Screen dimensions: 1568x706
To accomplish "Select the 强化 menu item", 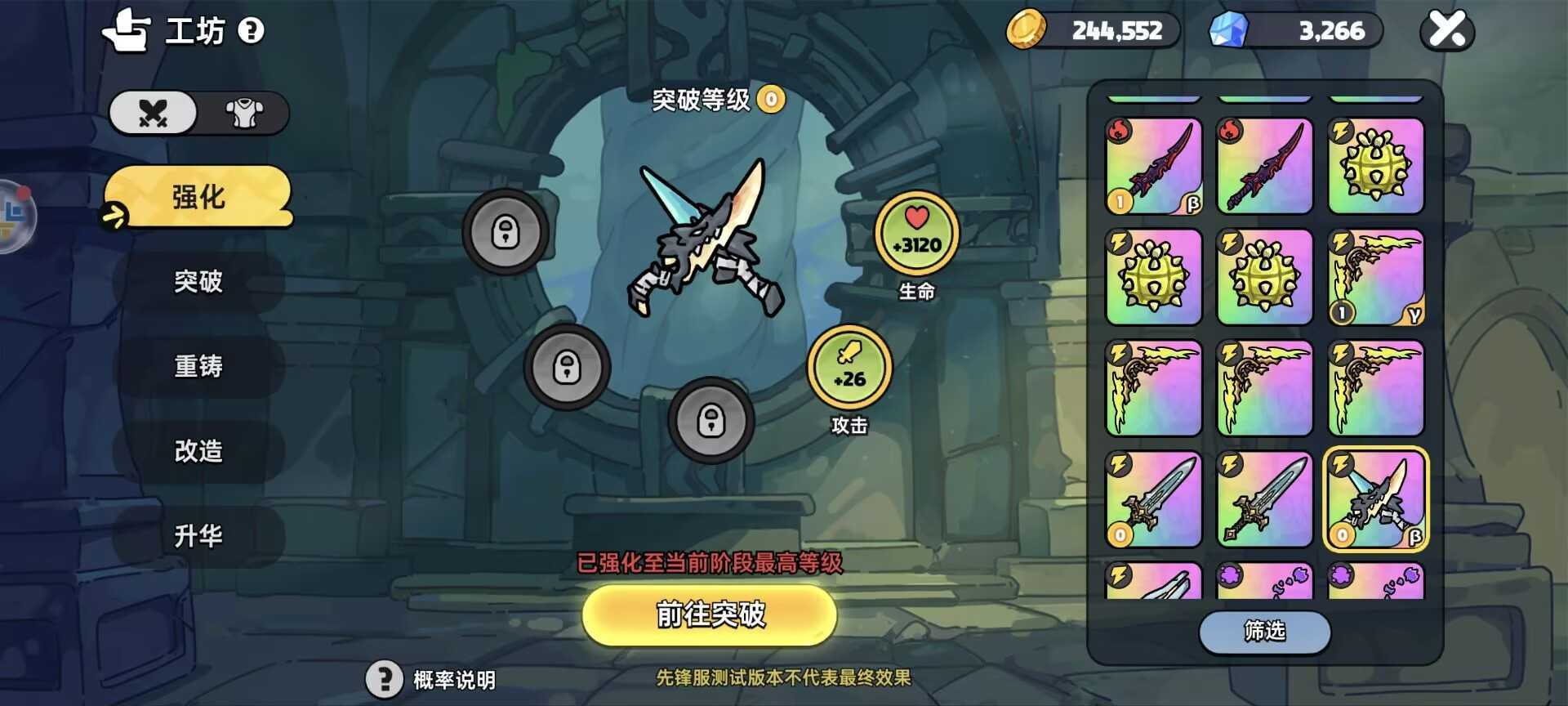I will coord(198,196).
